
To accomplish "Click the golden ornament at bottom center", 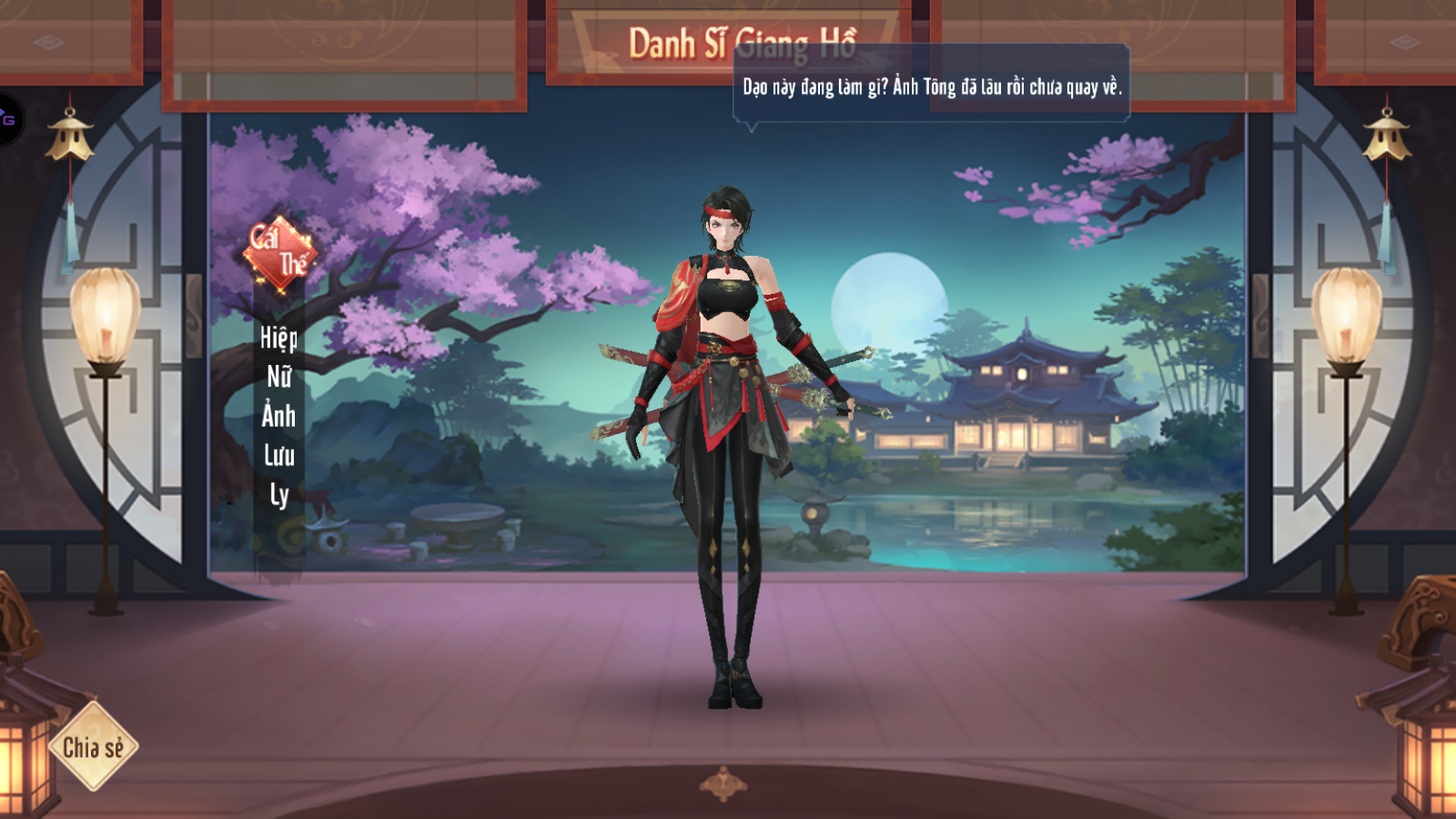I will [x=723, y=784].
